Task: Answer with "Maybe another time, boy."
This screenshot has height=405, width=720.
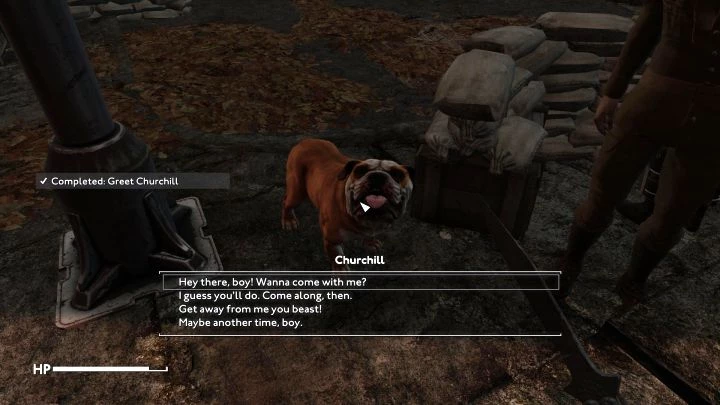Action: [x=240, y=323]
